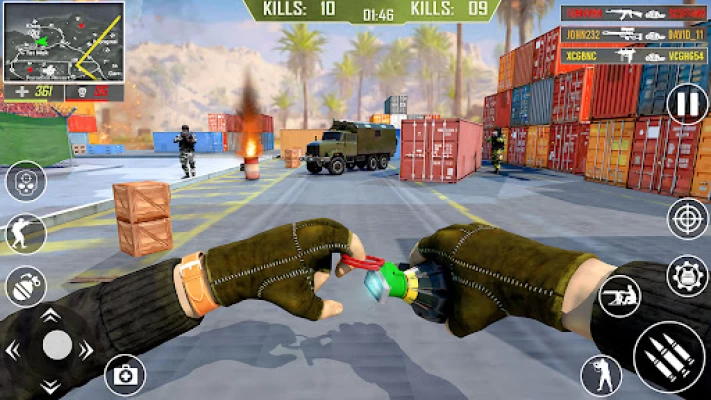The height and width of the screenshot is (400, 711).
Task: Tap the prone shooter icon
Action: [x=620, y=296]
